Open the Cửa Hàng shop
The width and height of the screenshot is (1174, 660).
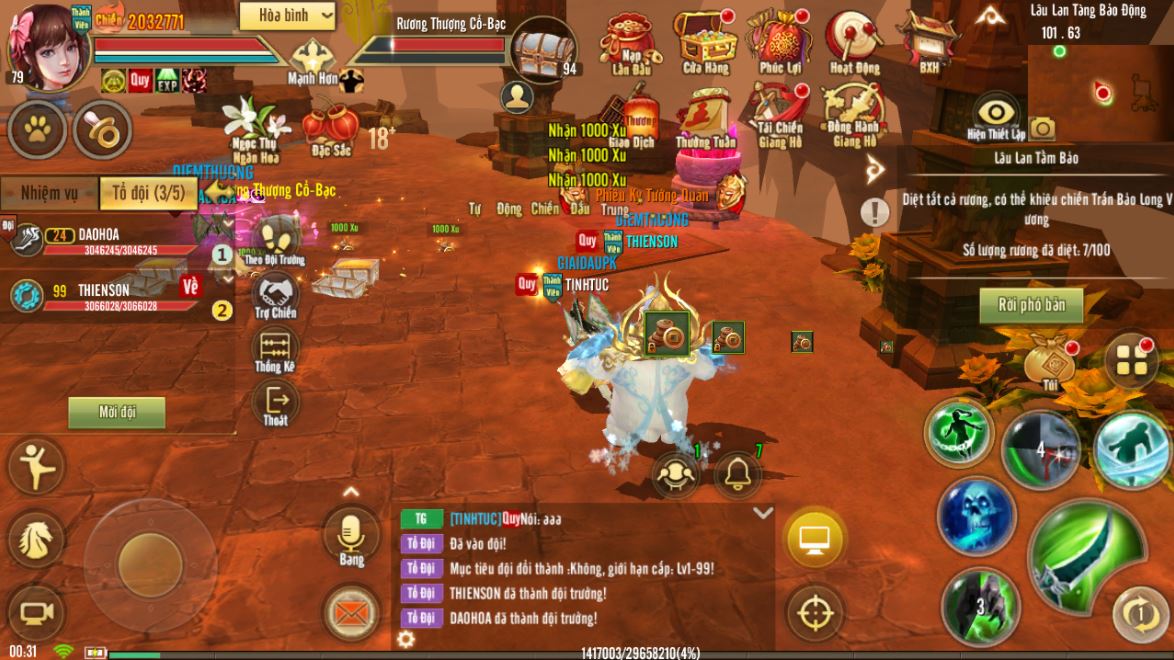705,40
